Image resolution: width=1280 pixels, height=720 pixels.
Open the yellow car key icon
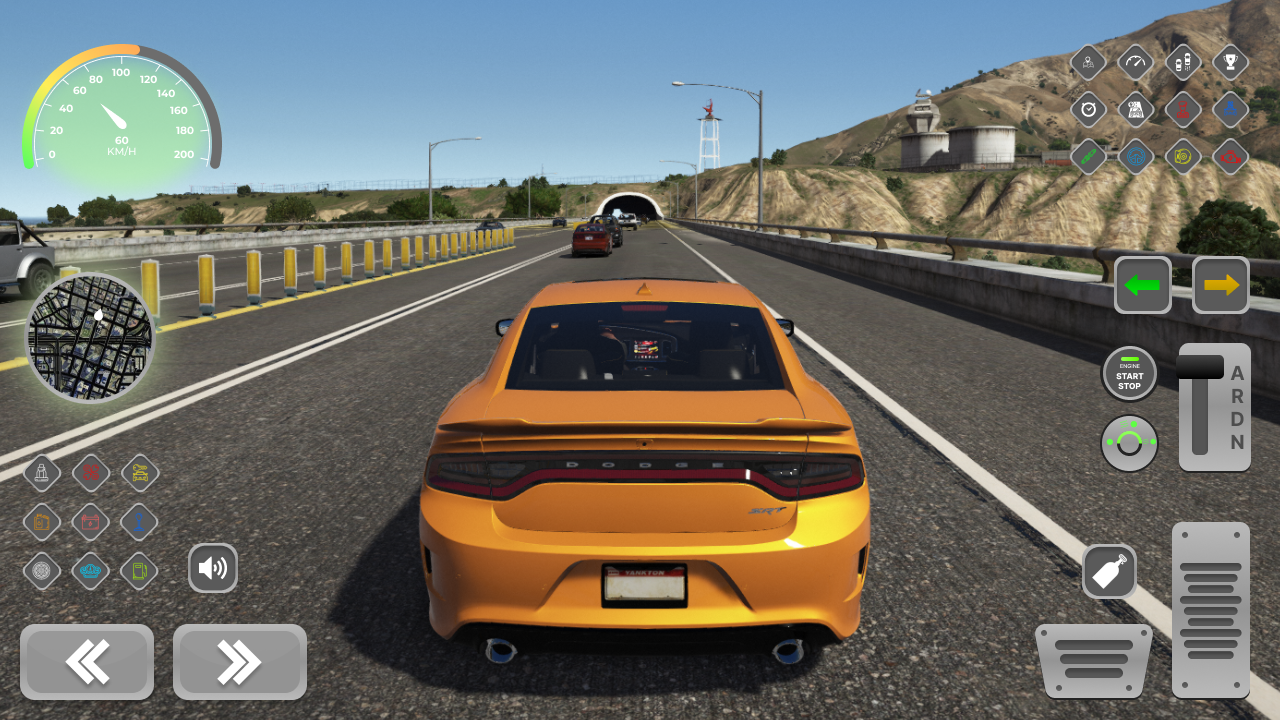pyautogui.click(x=140, y=473)
